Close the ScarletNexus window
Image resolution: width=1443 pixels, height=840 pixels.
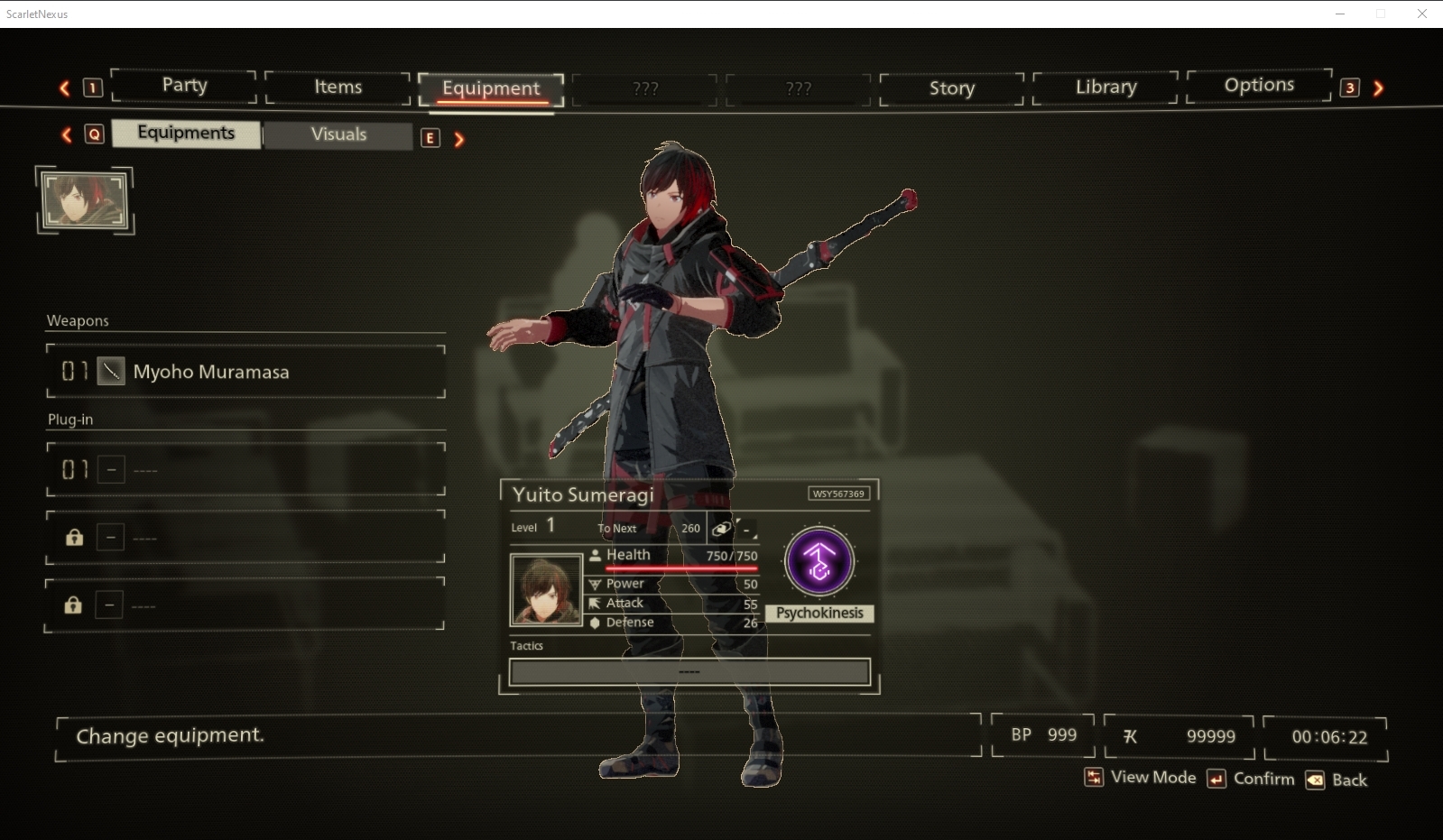[x=1422, y=14]
